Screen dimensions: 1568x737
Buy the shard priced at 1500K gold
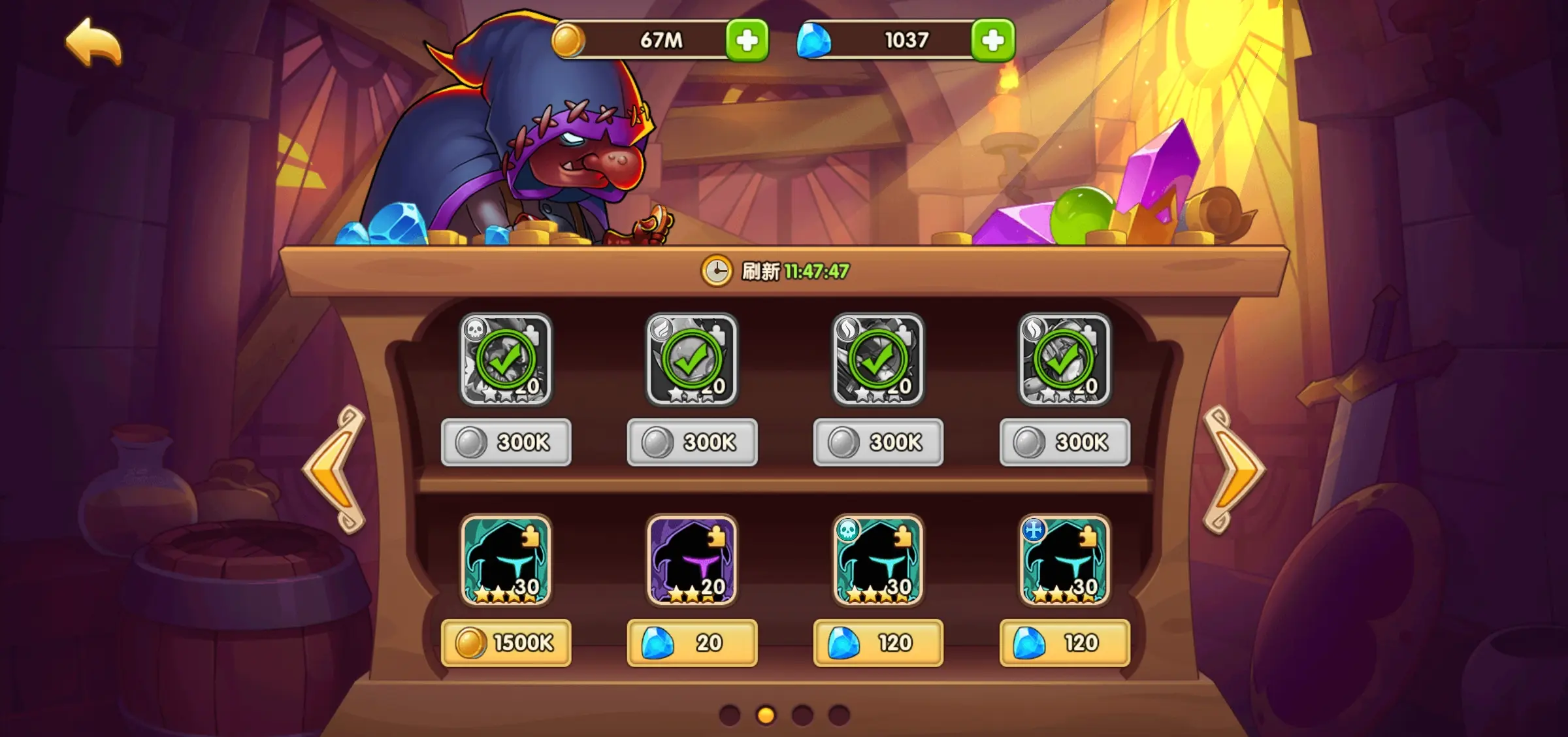(x=506, y=643)
